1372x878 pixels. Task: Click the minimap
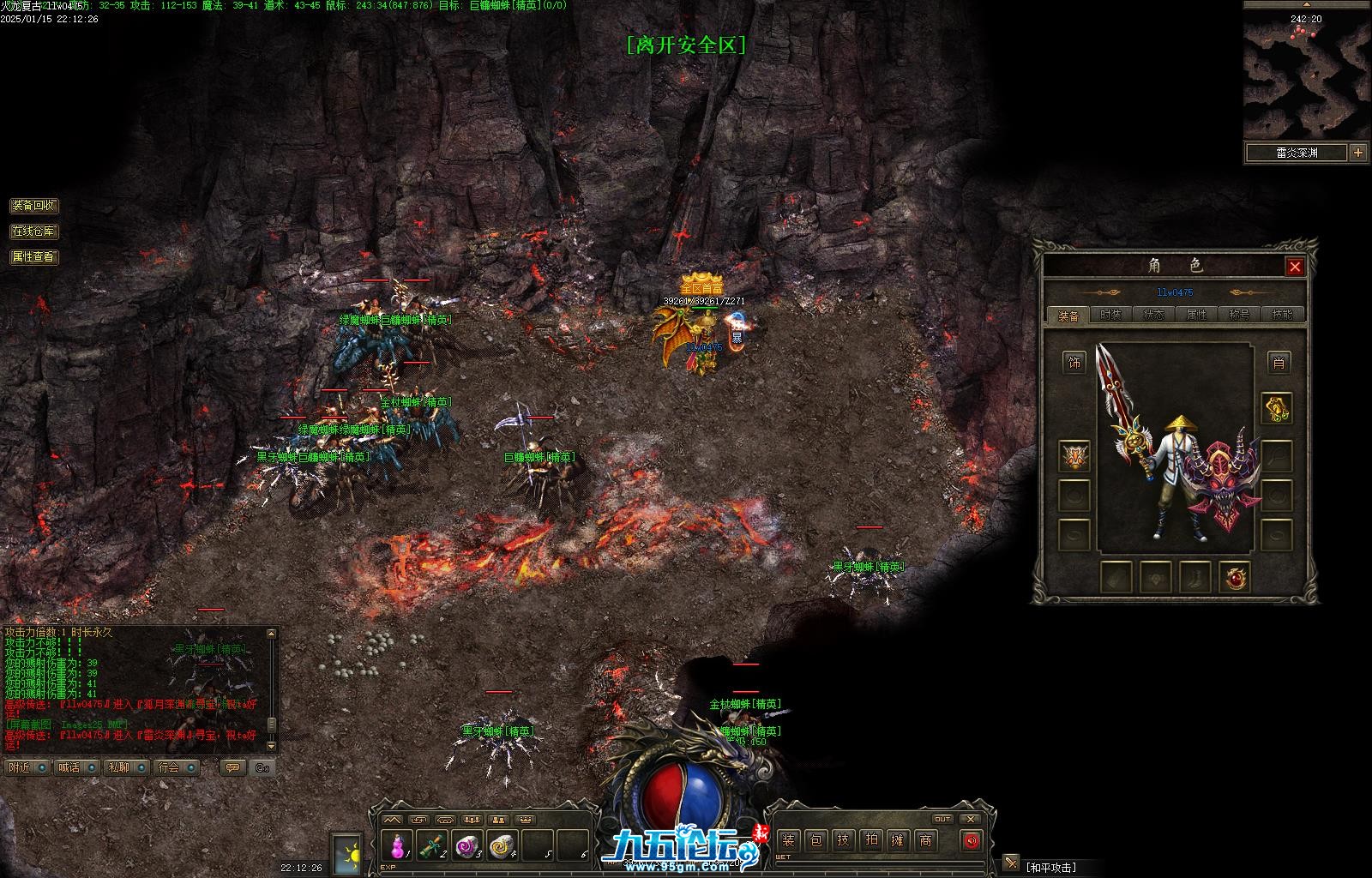[x=1306, y=77]
